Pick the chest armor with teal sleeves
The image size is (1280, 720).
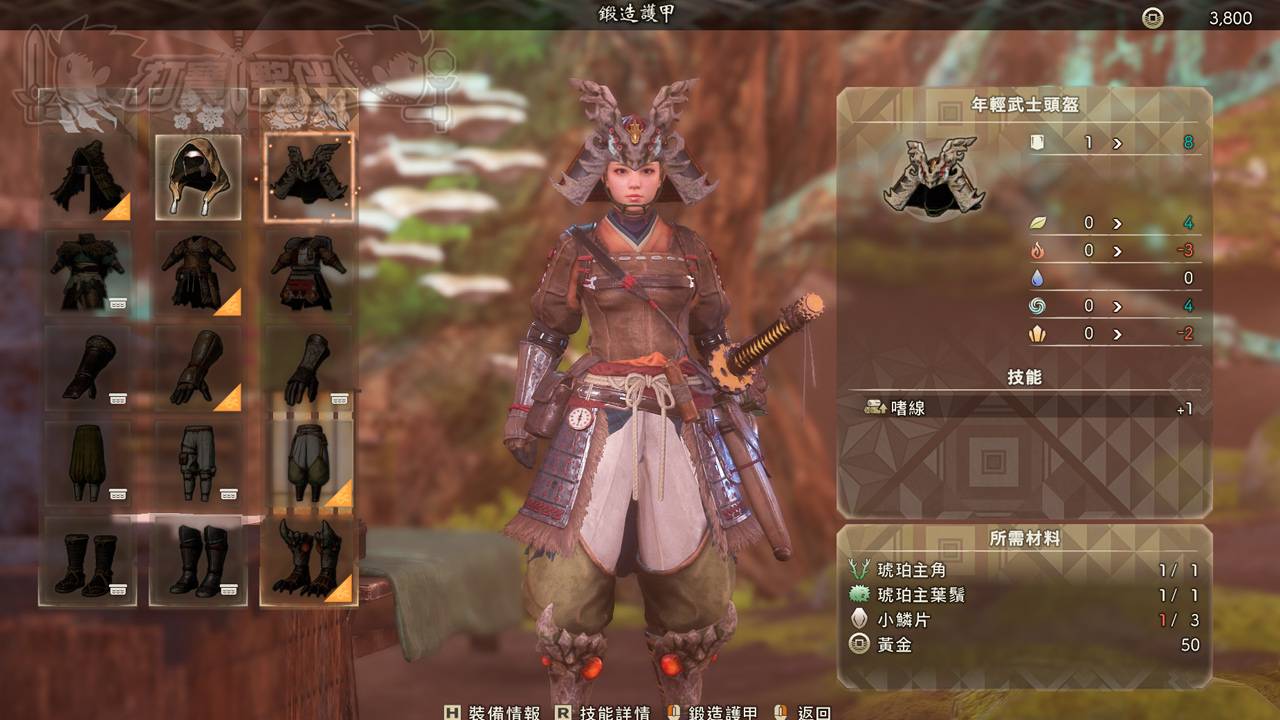[88, 272]
